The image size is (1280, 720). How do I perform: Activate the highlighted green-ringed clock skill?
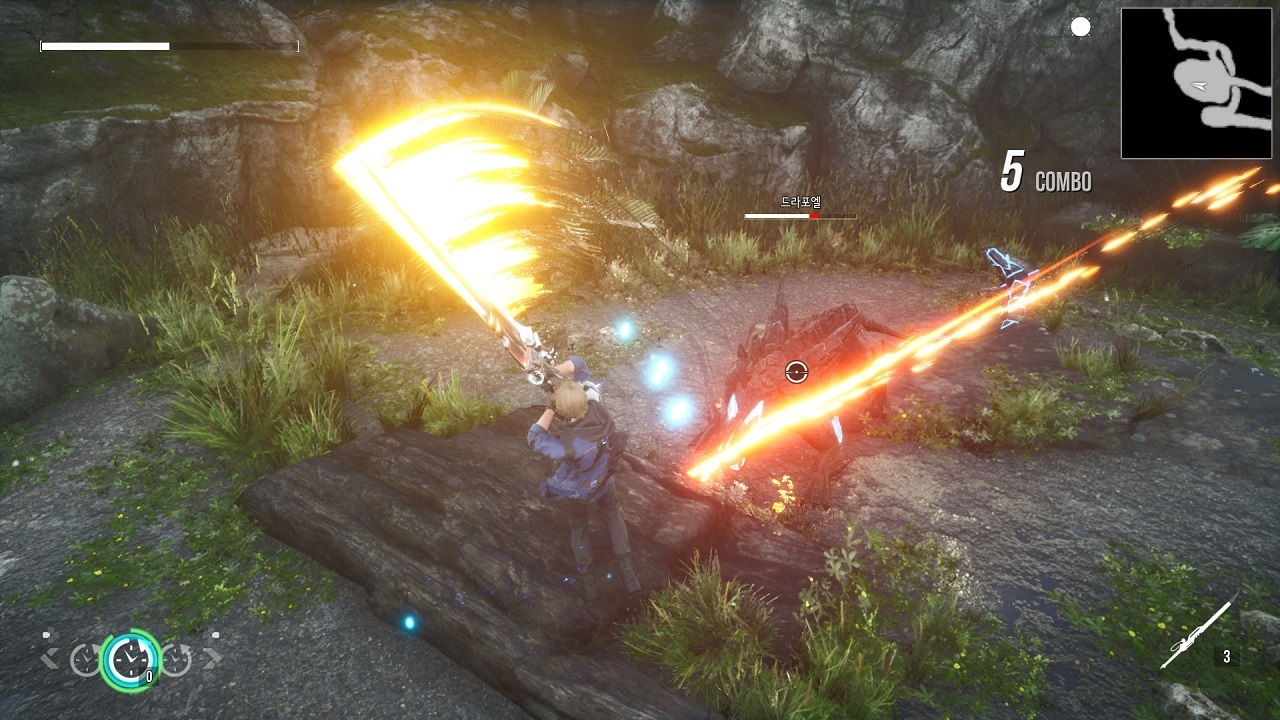coord(129,659)
